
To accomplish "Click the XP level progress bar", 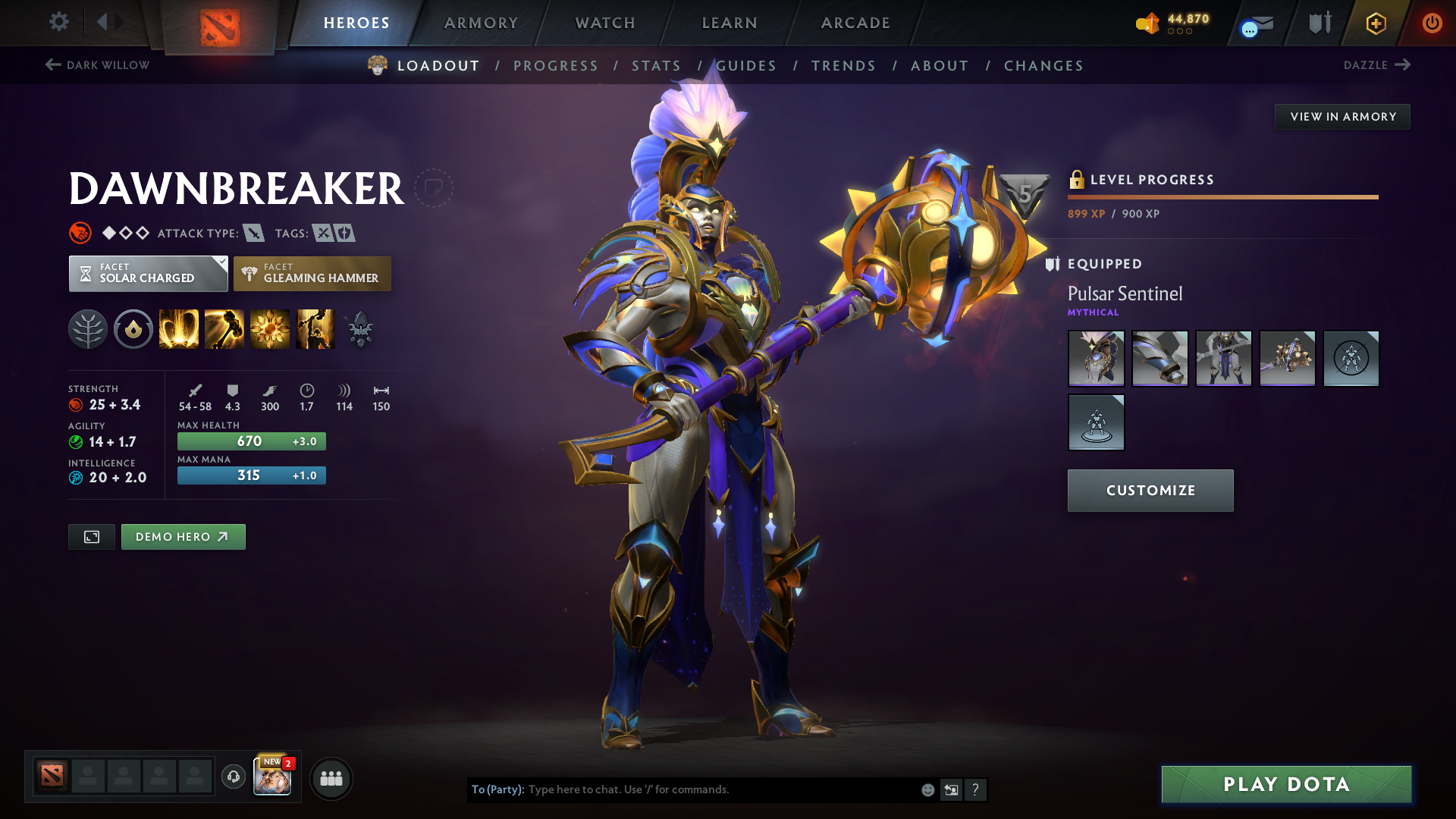I will coord(1222,197).
